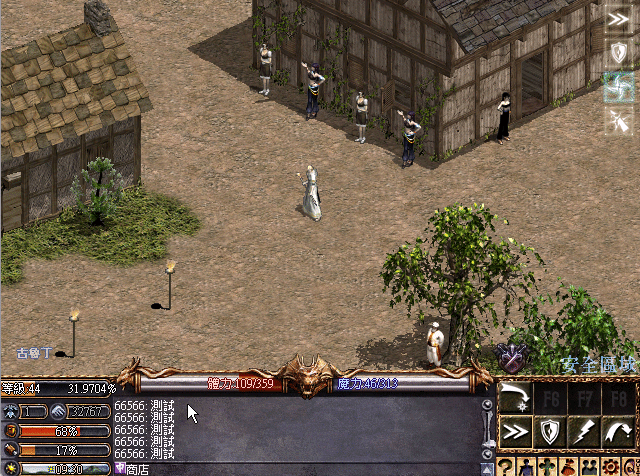Click the double-arrow haste buff icon at top right

[620, 19]
